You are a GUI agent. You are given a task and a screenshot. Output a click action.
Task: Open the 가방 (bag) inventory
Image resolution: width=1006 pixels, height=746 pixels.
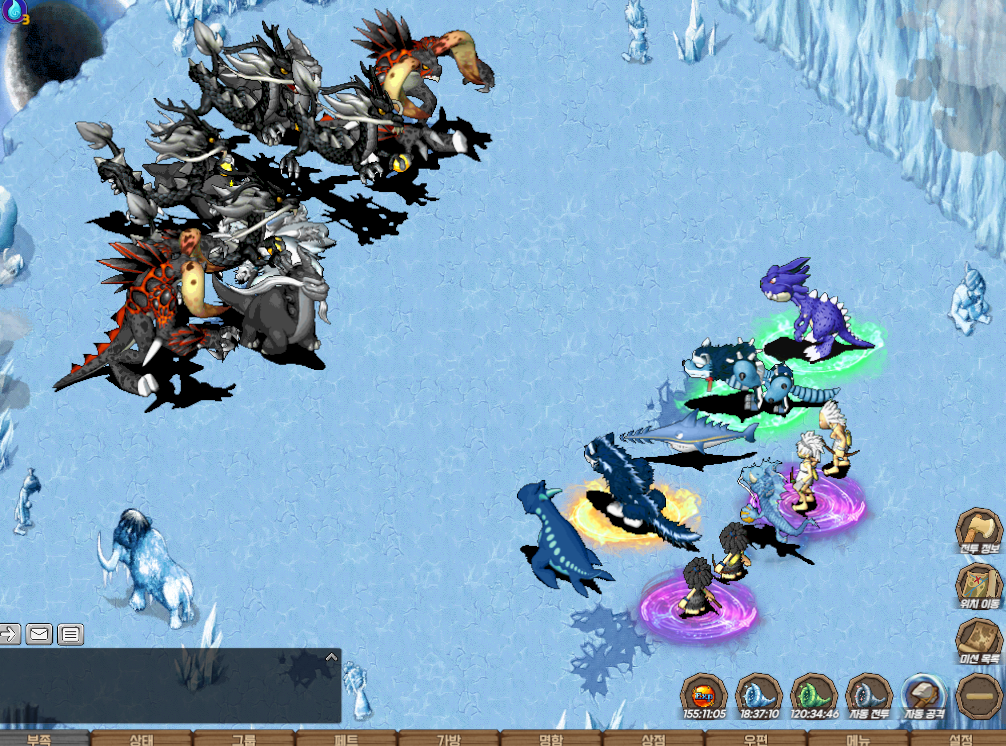point(448,739)
